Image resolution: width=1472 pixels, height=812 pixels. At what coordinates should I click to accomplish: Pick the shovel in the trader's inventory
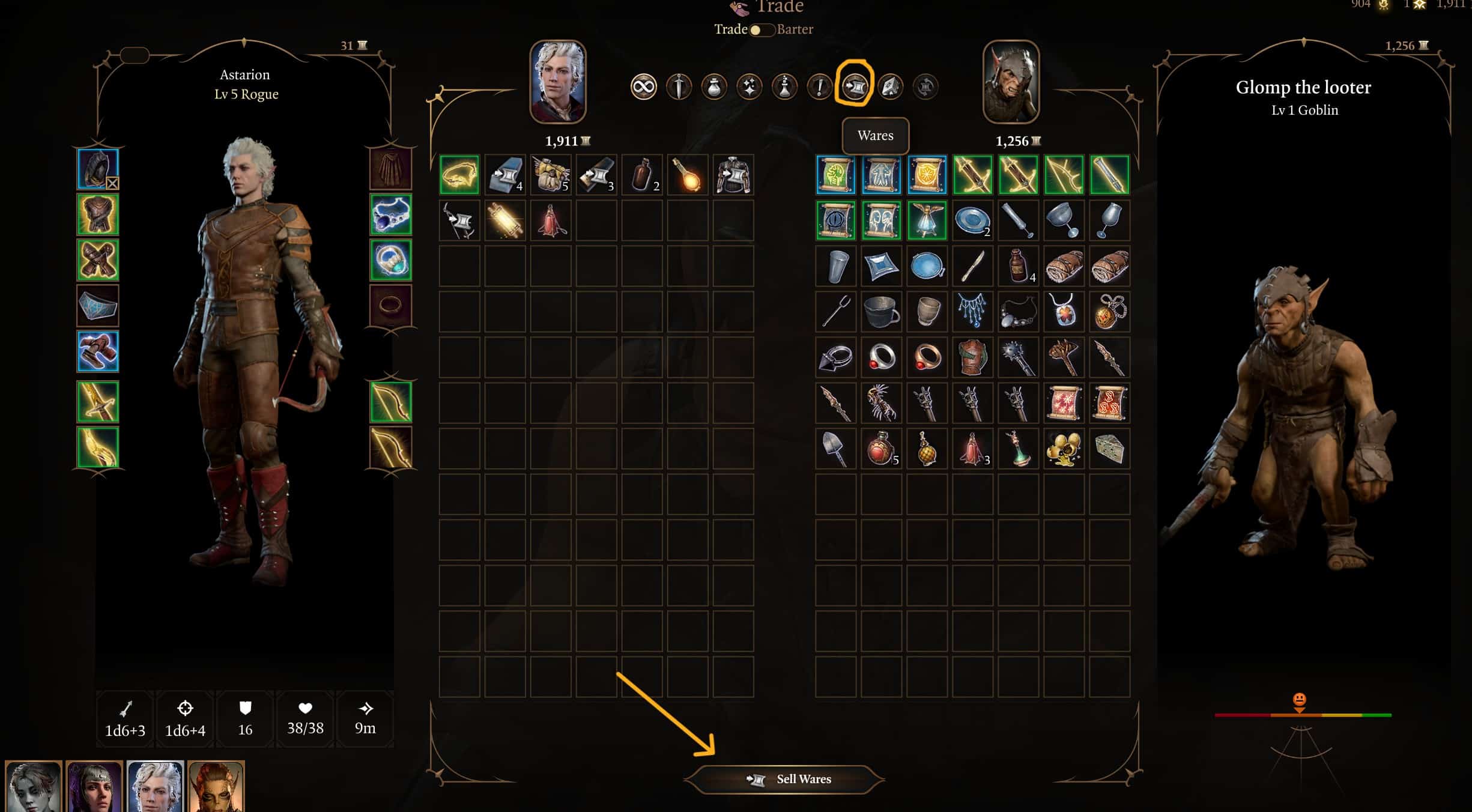tap(835, 449)
